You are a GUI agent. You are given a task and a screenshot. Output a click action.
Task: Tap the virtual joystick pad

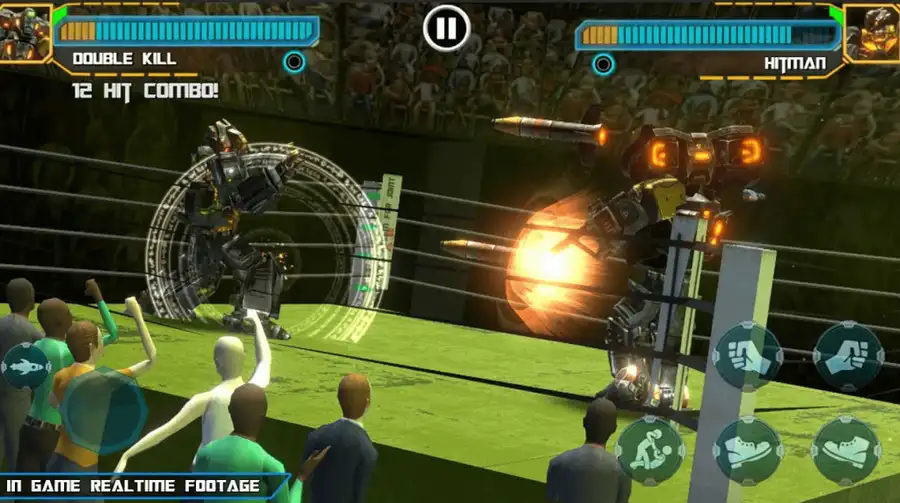103,410
